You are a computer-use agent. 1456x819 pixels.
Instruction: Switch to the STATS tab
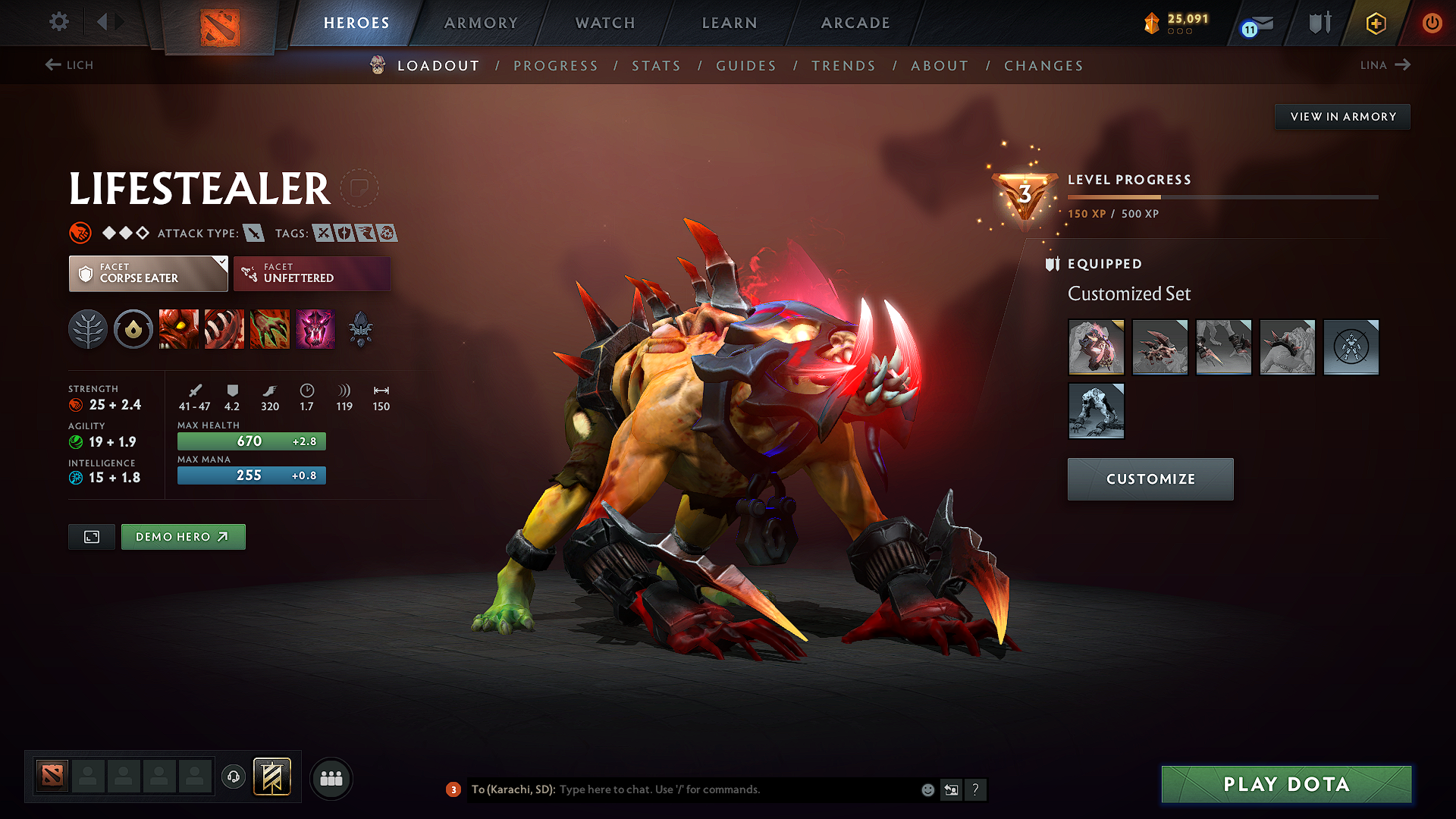(656, 66)
